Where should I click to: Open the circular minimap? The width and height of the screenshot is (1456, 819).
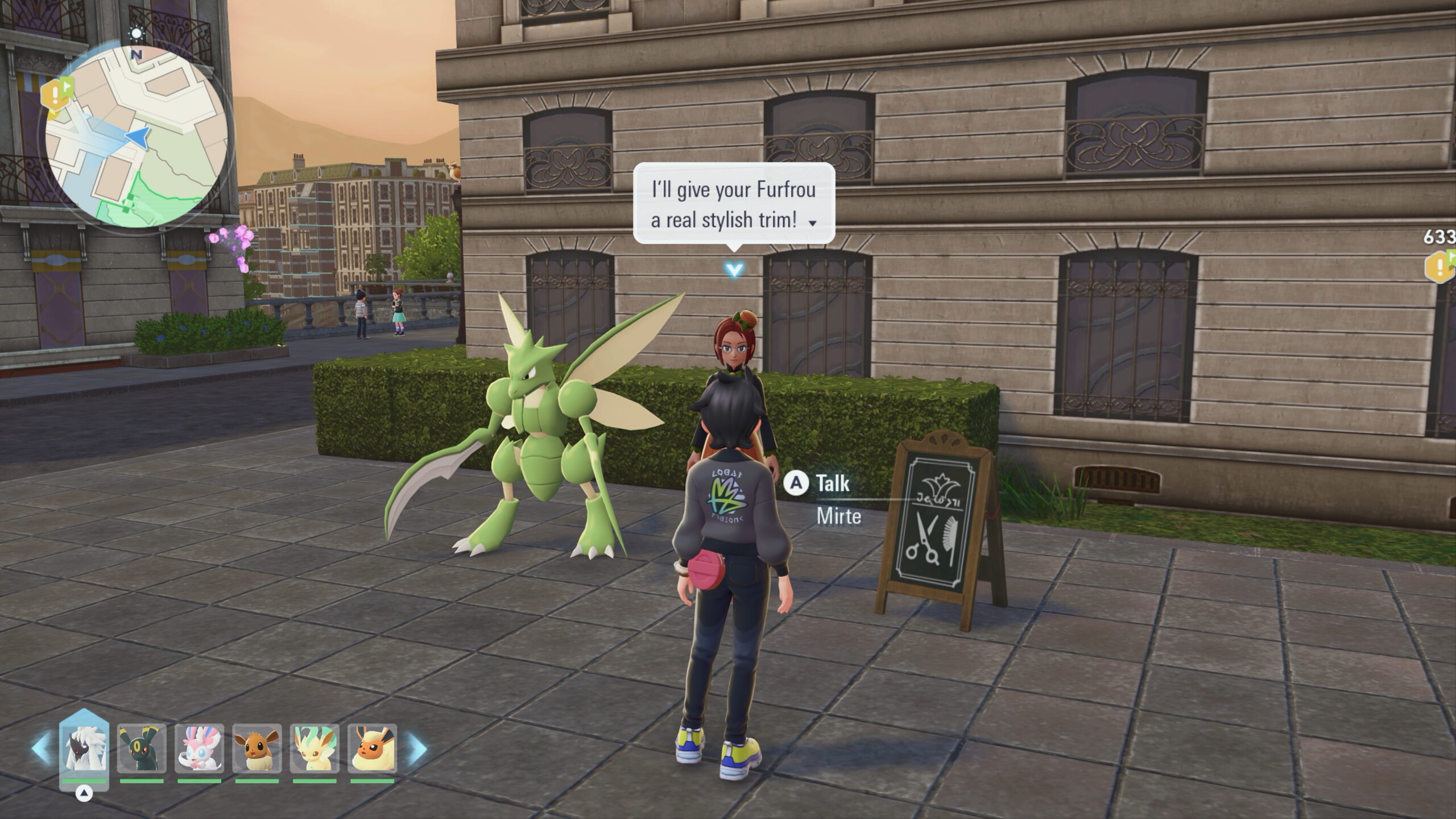click(x=136, y=136)
